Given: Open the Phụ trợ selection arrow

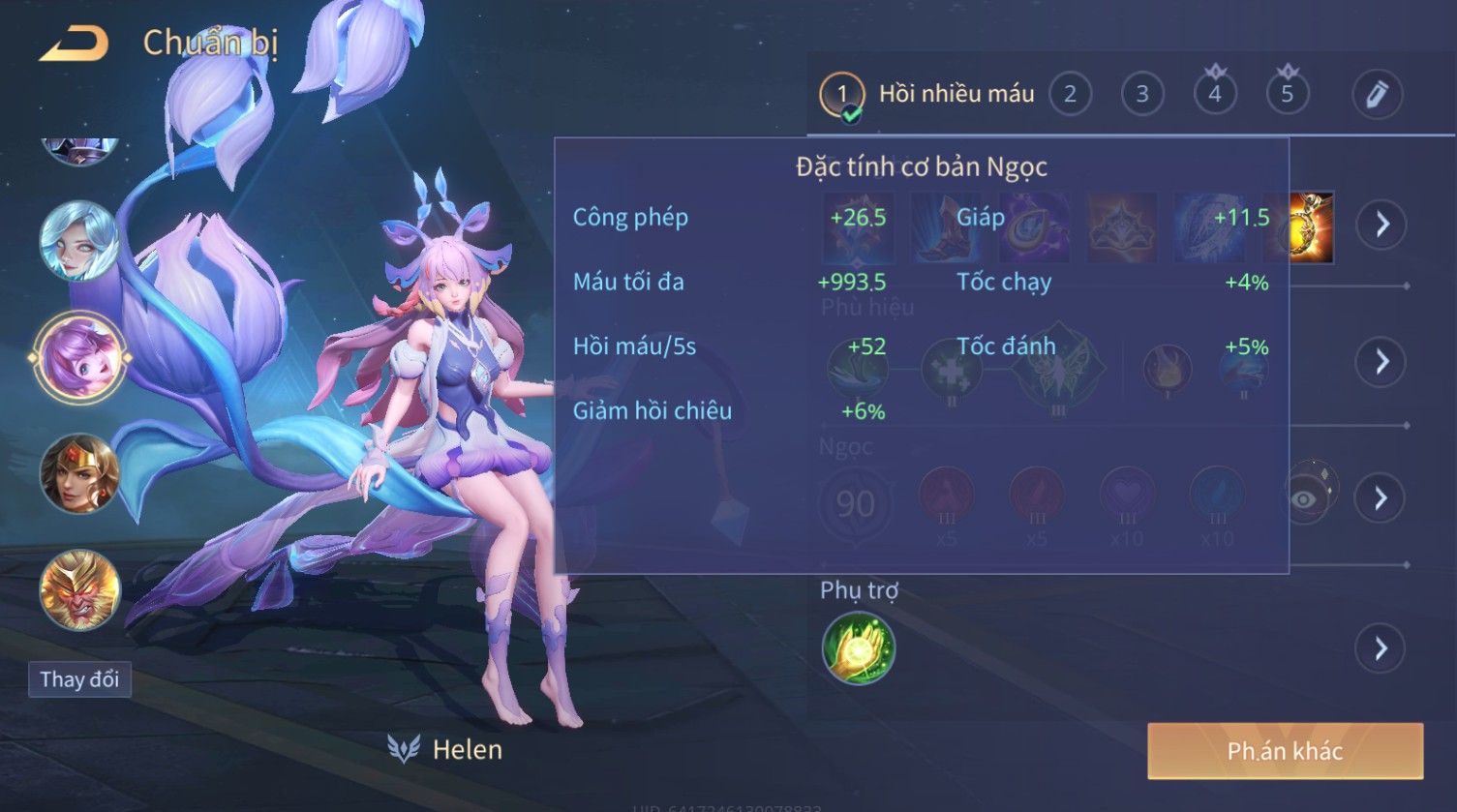Looking at the screenshot, I should (1381, 648).
